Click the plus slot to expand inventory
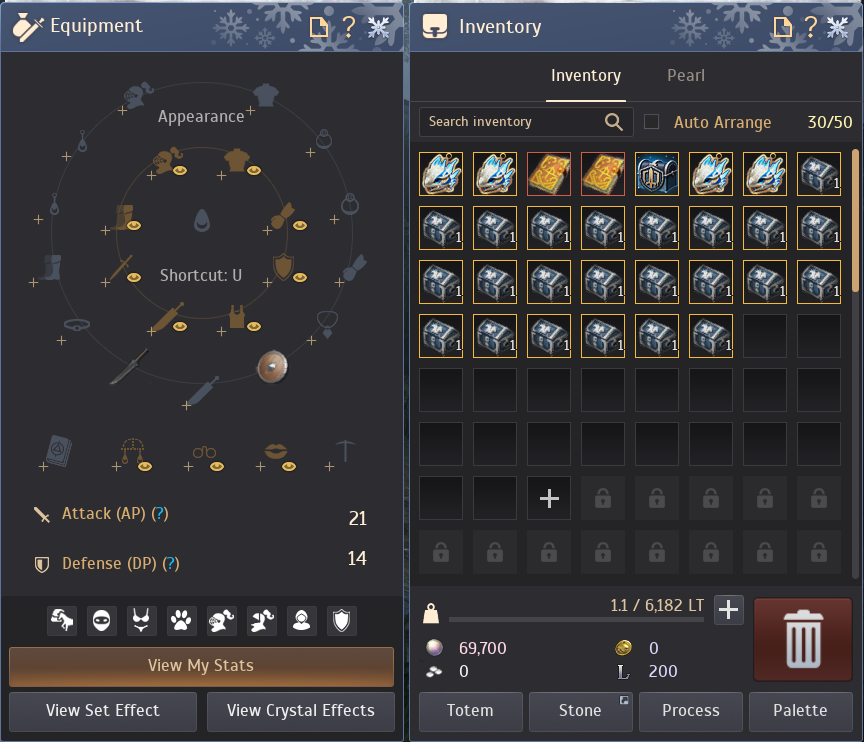The height and width of the screenshot is (742, 864). (x=549, y=498)
